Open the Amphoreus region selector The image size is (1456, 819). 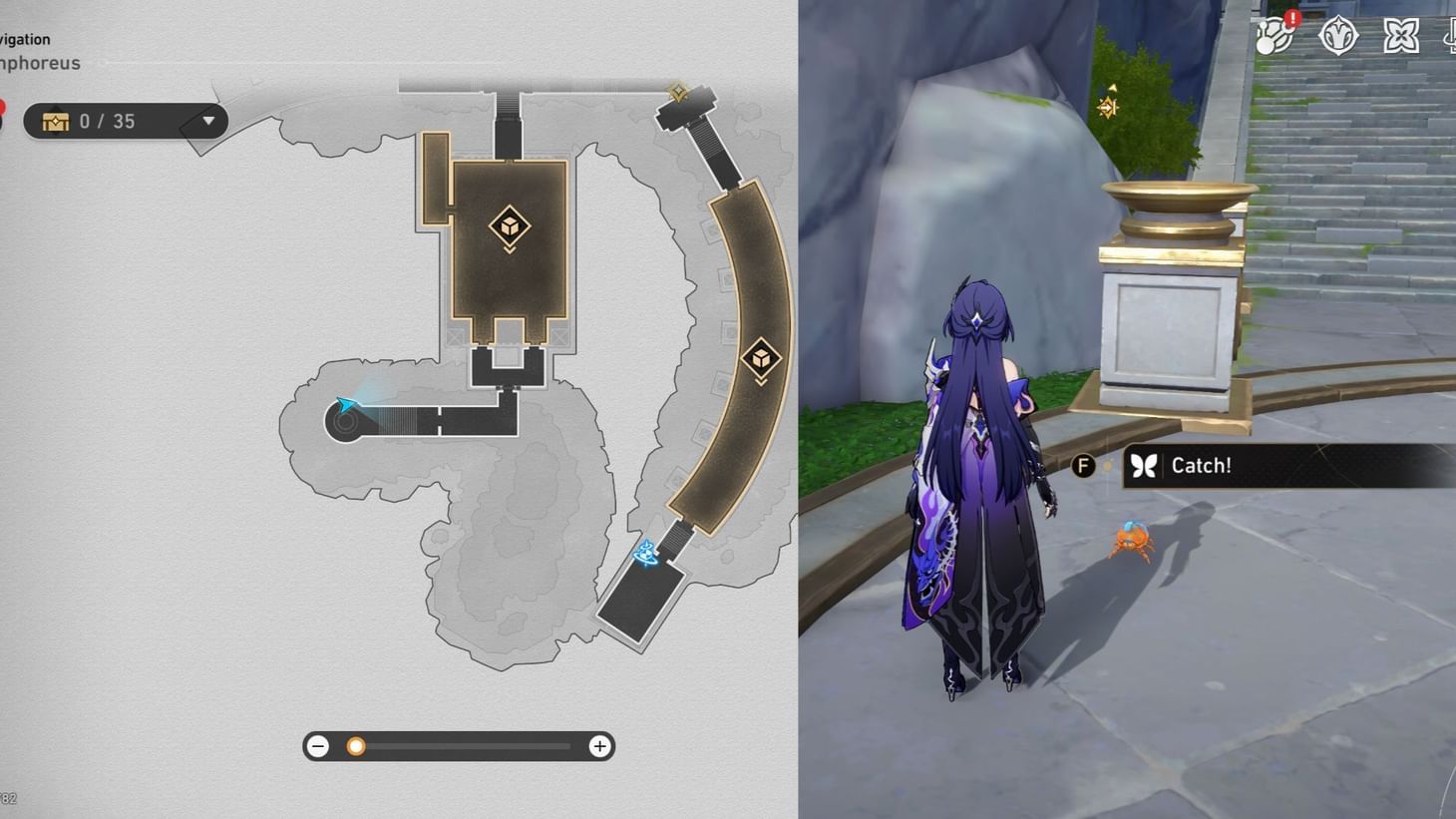tap(40, 62)
